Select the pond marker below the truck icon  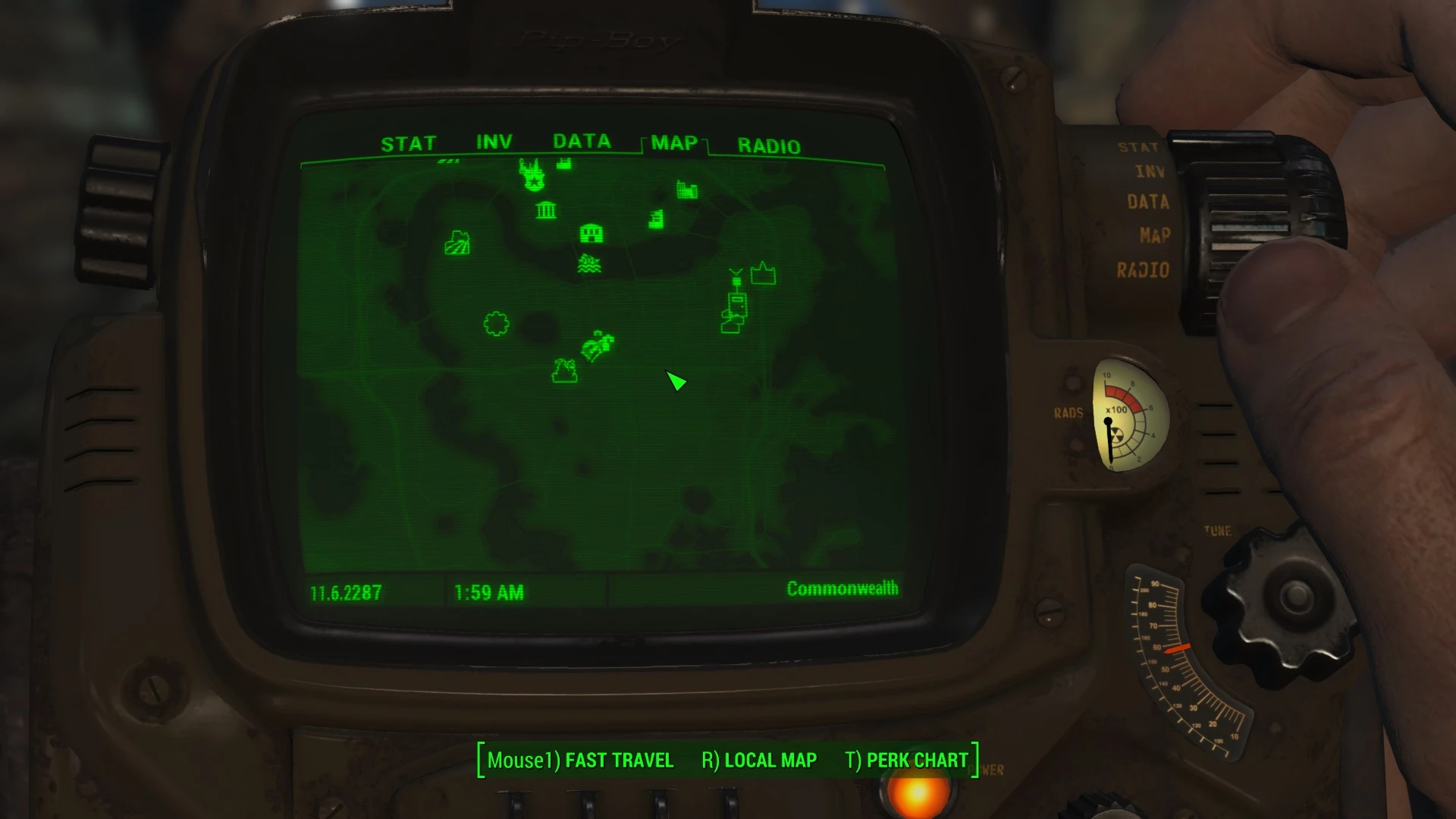pos(564,370)
